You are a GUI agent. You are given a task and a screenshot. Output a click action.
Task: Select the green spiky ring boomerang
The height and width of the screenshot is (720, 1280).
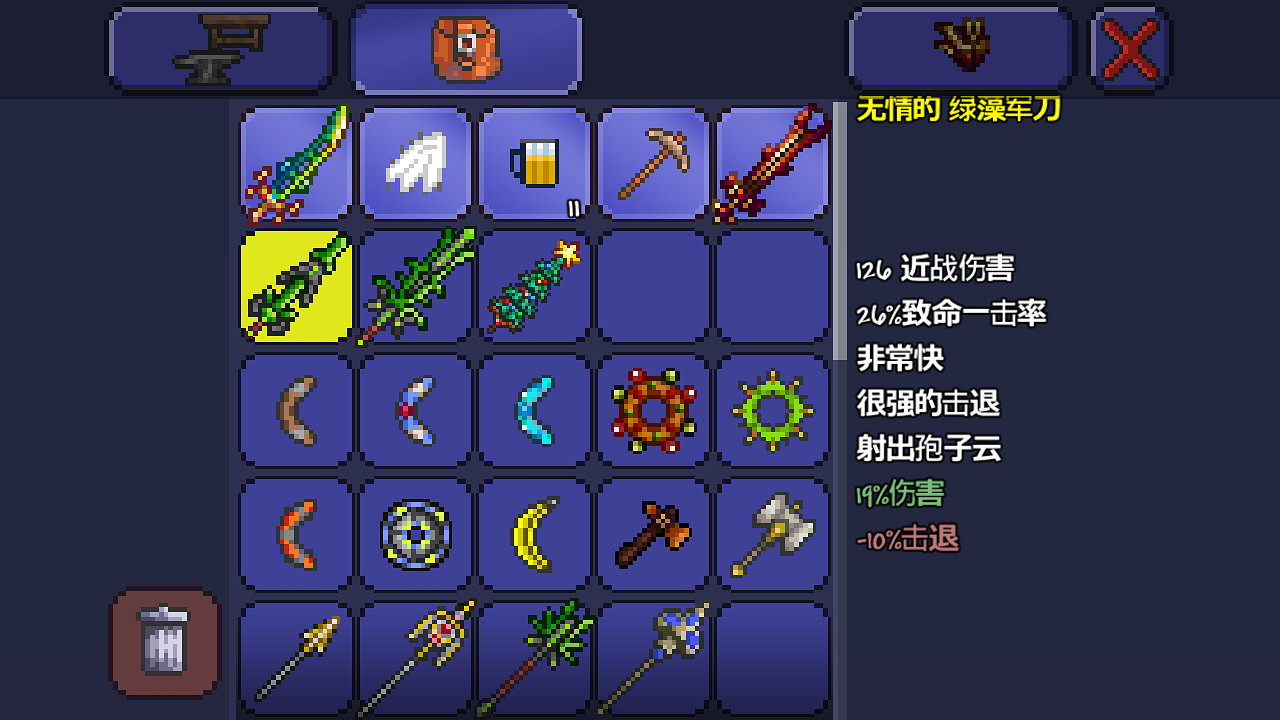click(772, 411)
